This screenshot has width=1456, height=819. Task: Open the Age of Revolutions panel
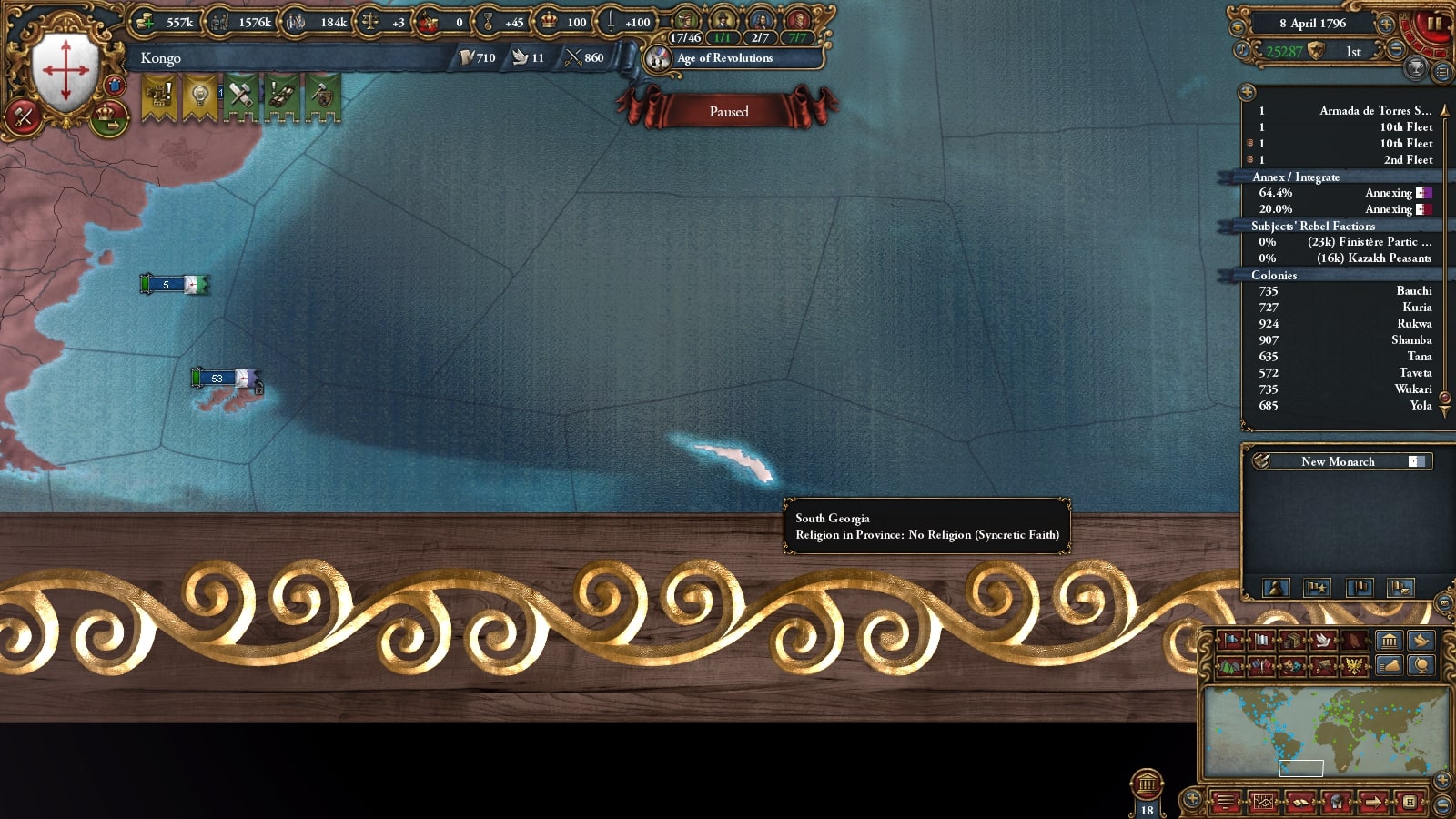724,58
